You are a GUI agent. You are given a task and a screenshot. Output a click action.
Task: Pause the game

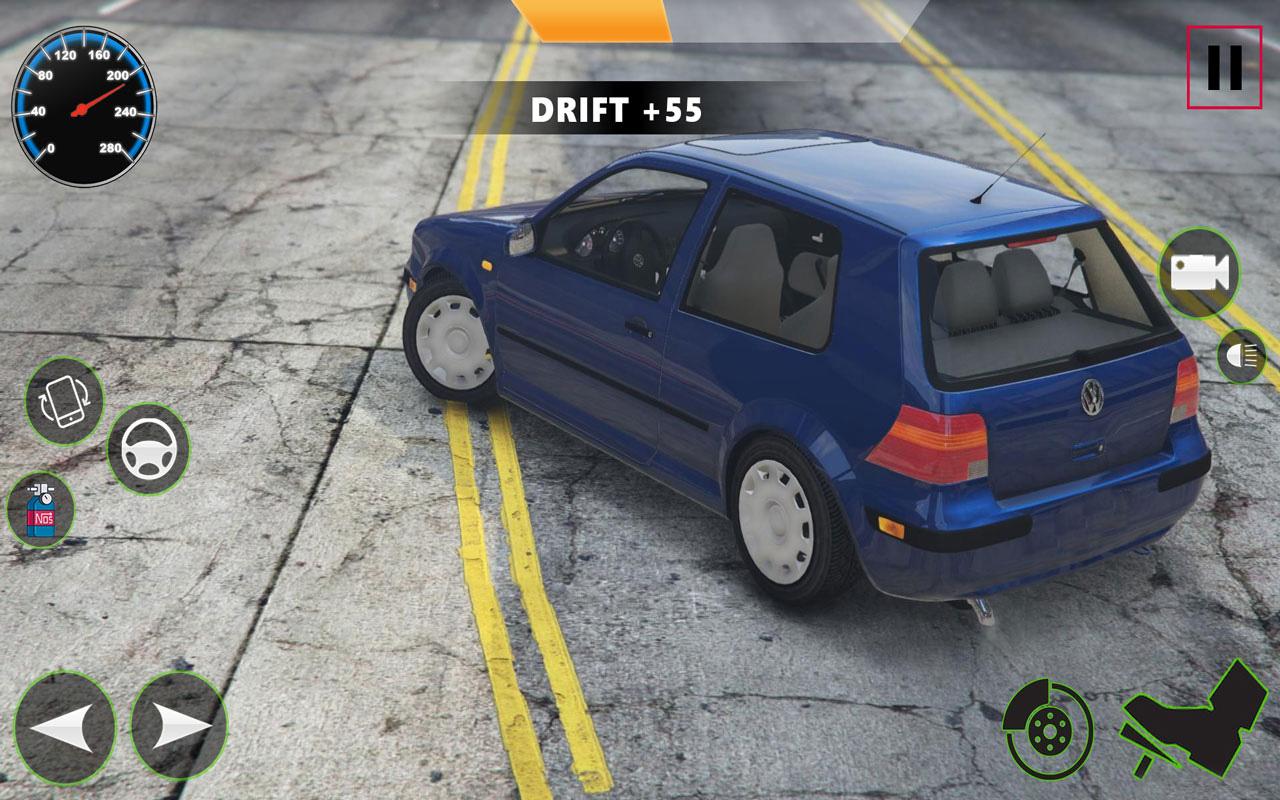click(1224, 67)
